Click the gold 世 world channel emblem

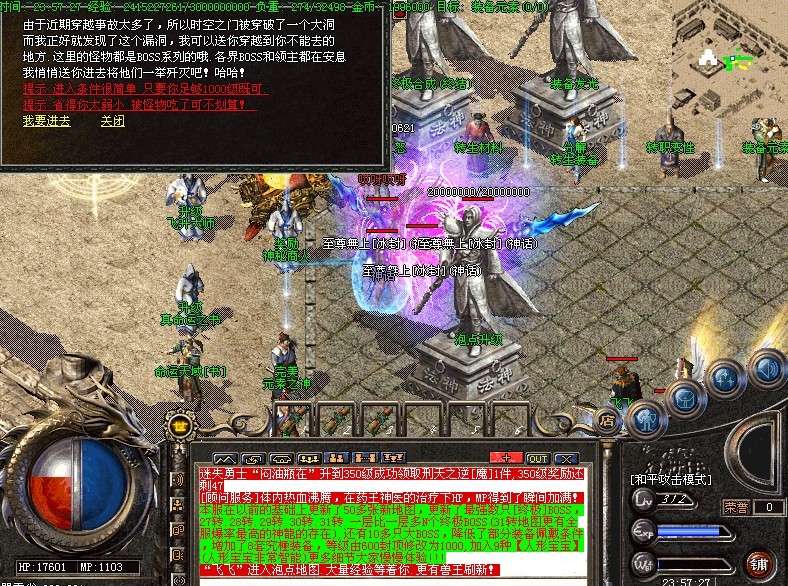(x=180, y=424)
